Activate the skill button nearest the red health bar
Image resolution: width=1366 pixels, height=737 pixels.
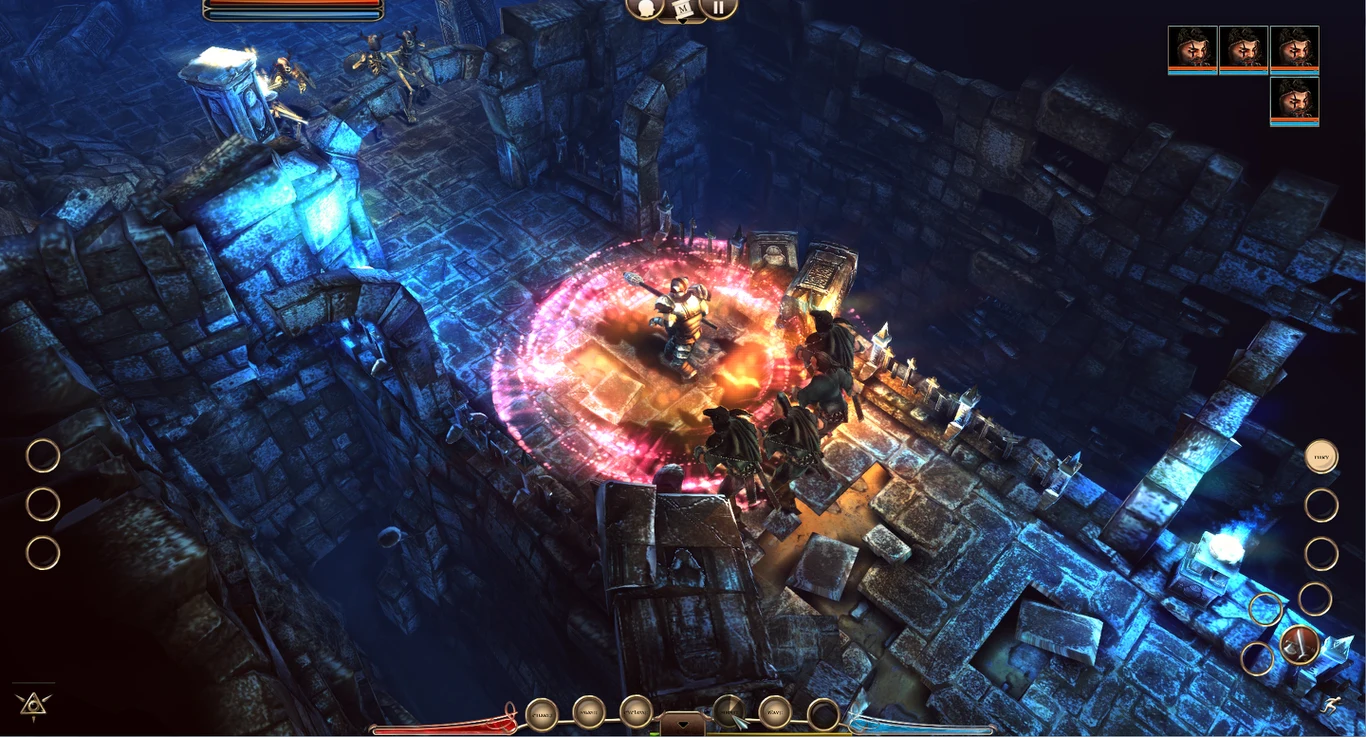point(542,714)
